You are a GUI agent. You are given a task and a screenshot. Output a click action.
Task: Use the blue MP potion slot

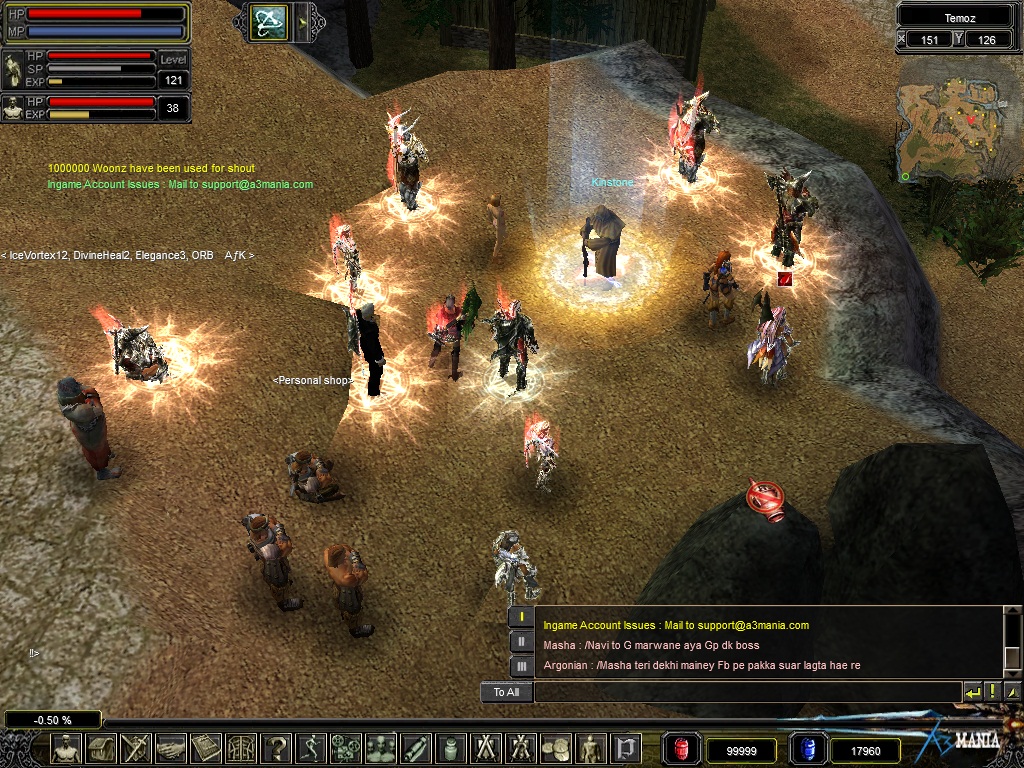(x=808, y=749)
